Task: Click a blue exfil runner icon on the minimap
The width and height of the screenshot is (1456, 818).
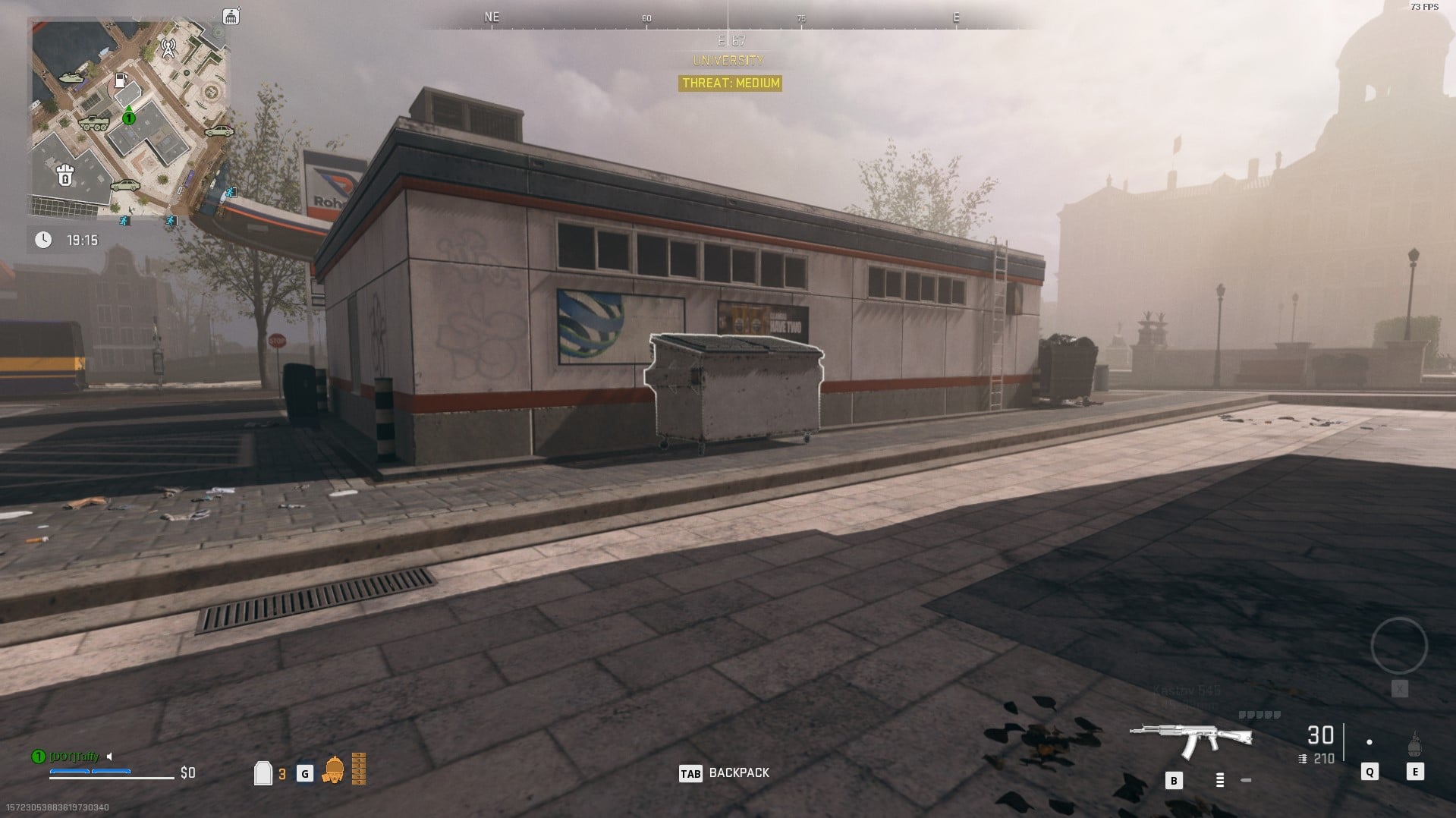Action: pos(124,220)
